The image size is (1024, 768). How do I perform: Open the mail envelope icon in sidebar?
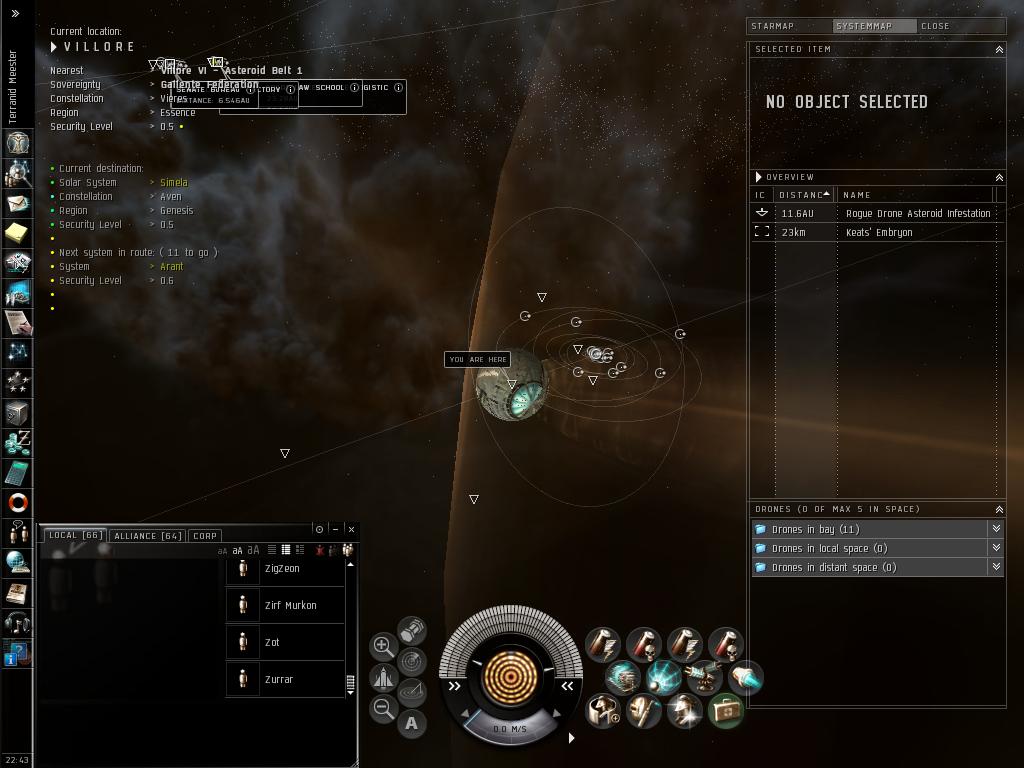(17, 204)
